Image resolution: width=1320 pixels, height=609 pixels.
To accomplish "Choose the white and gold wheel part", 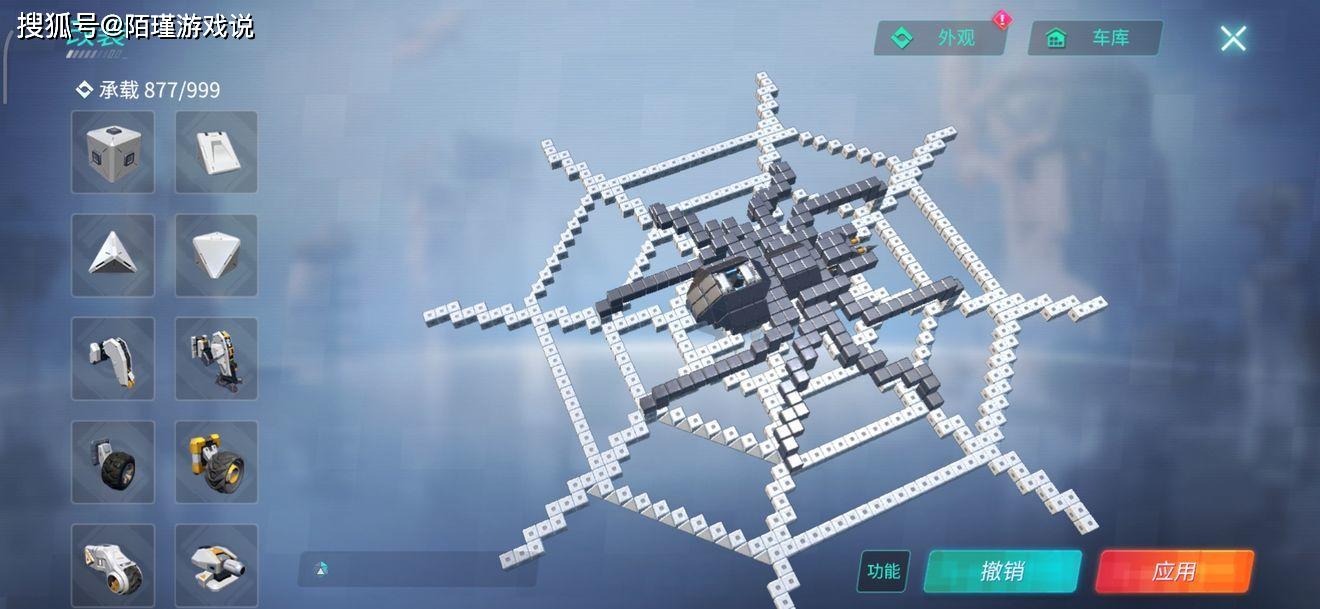I will pos(113,564).
